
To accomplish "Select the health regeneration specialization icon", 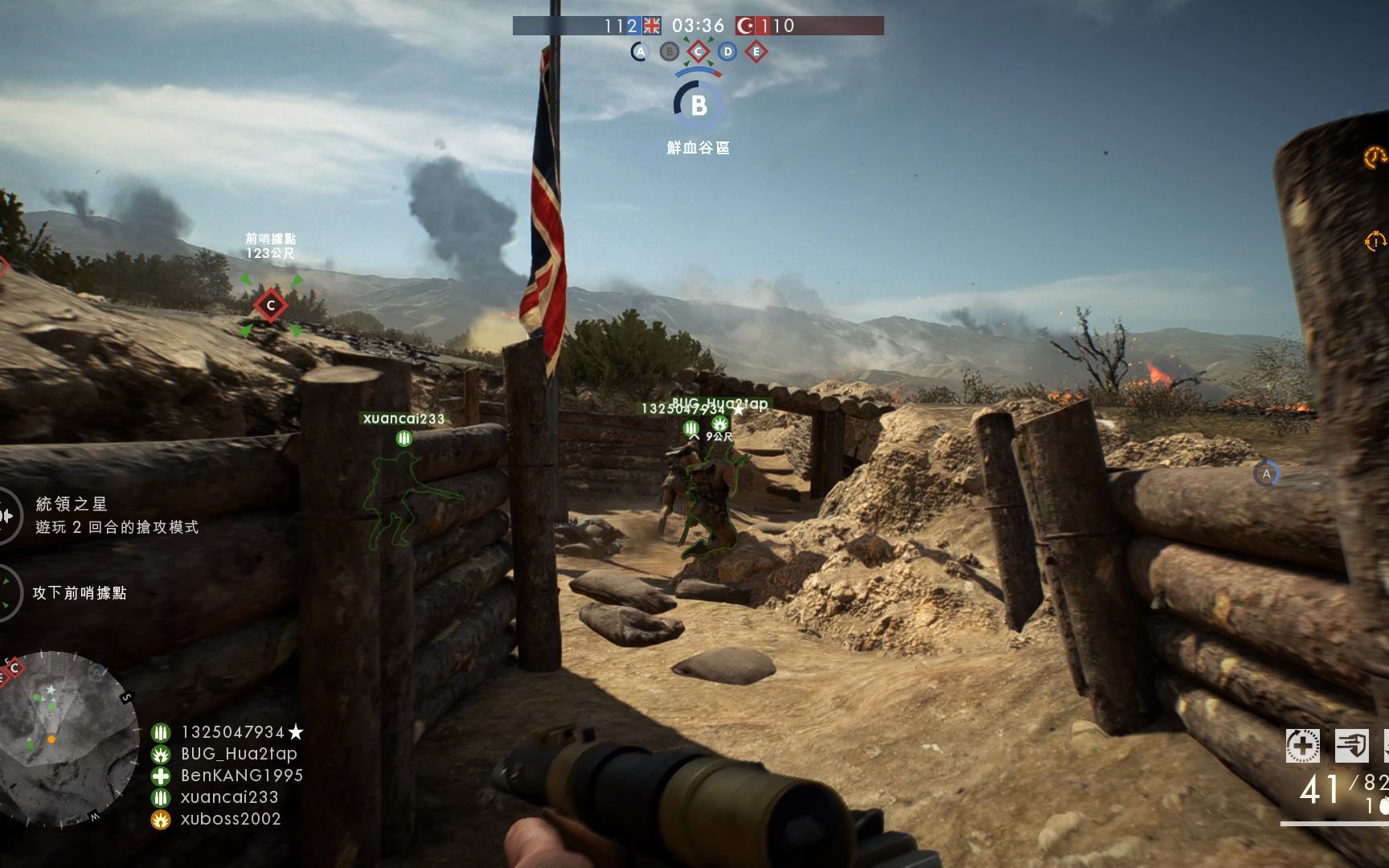I will [1302, 746].
